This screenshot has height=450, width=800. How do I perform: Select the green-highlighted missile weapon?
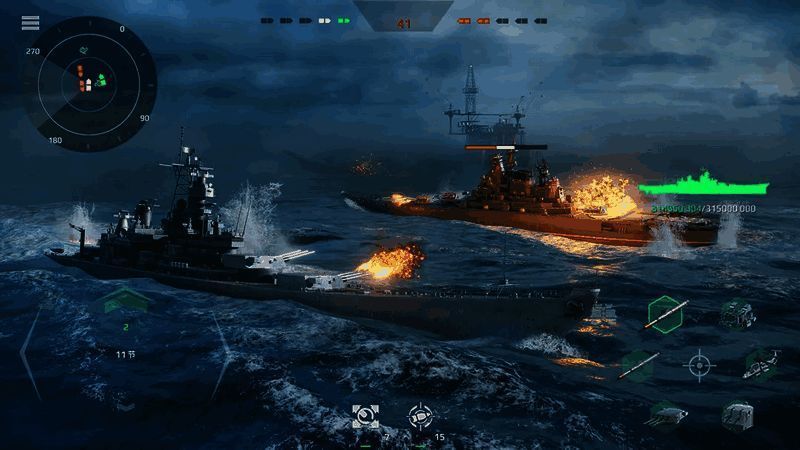point(665,314)
